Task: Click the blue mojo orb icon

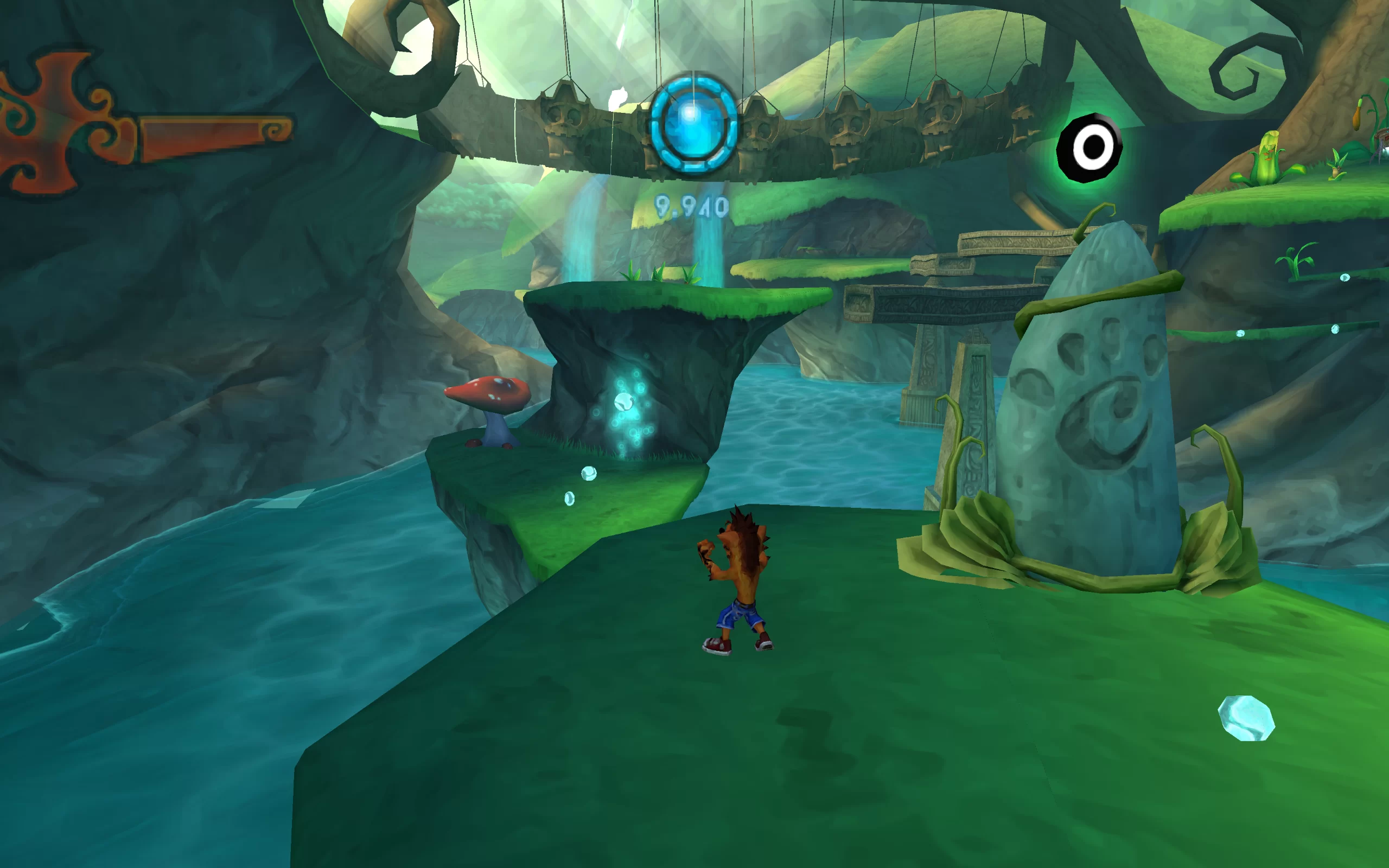Action: [x=693, y=124]
